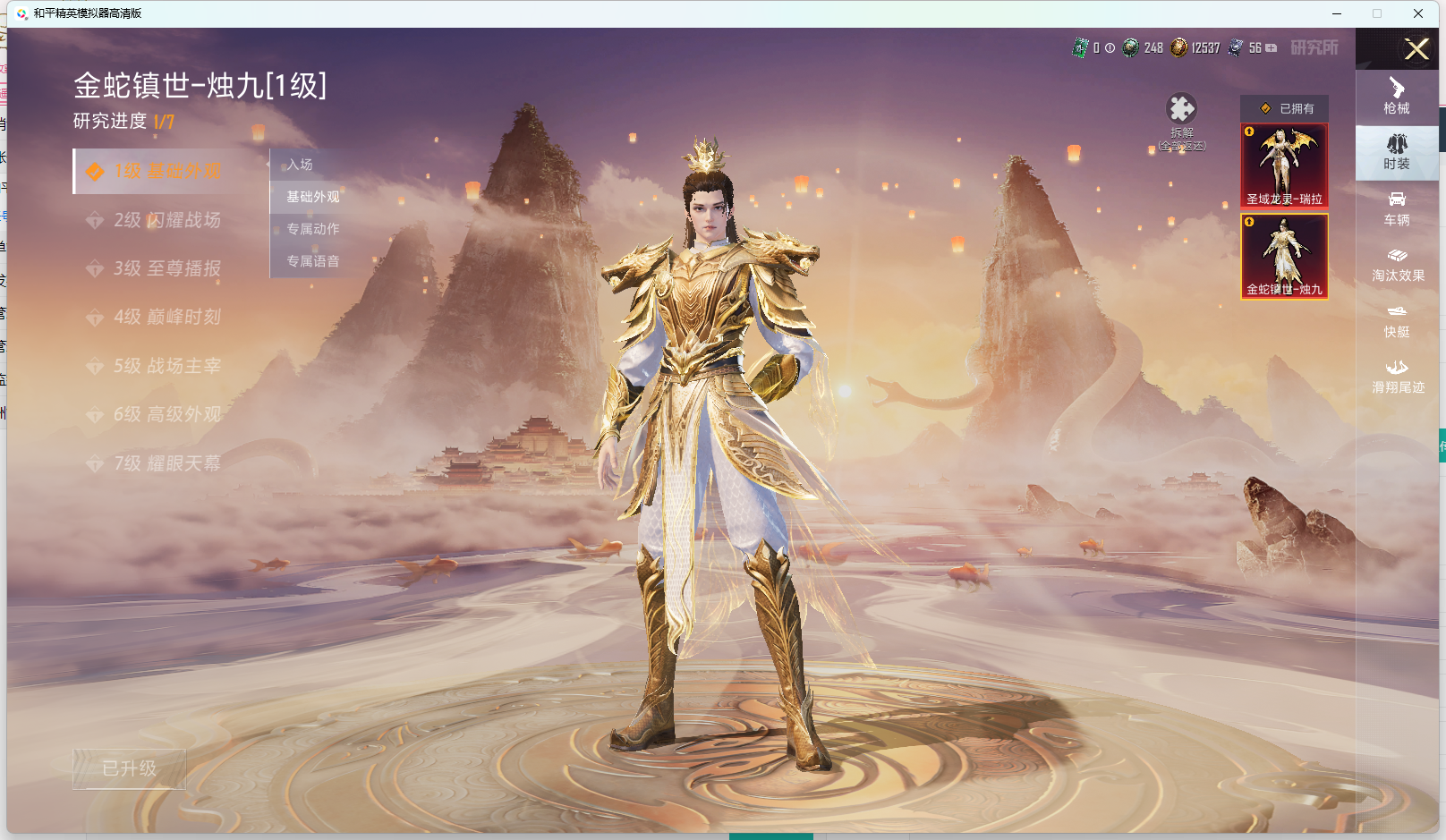
Task: Preview the 专属动作 exclusive action
Action: (313, 229)
